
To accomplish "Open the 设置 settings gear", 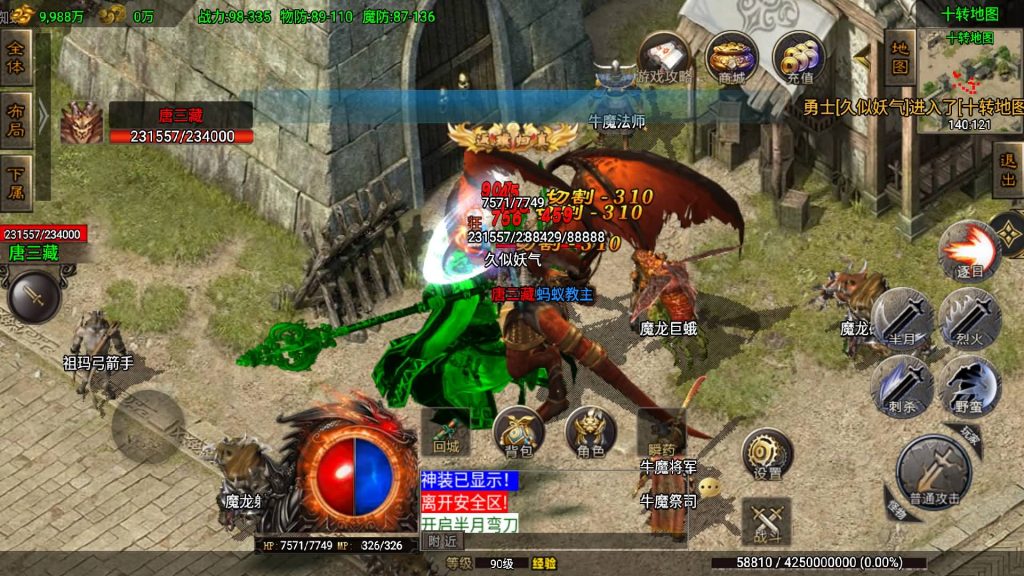I will coord(767,454).
